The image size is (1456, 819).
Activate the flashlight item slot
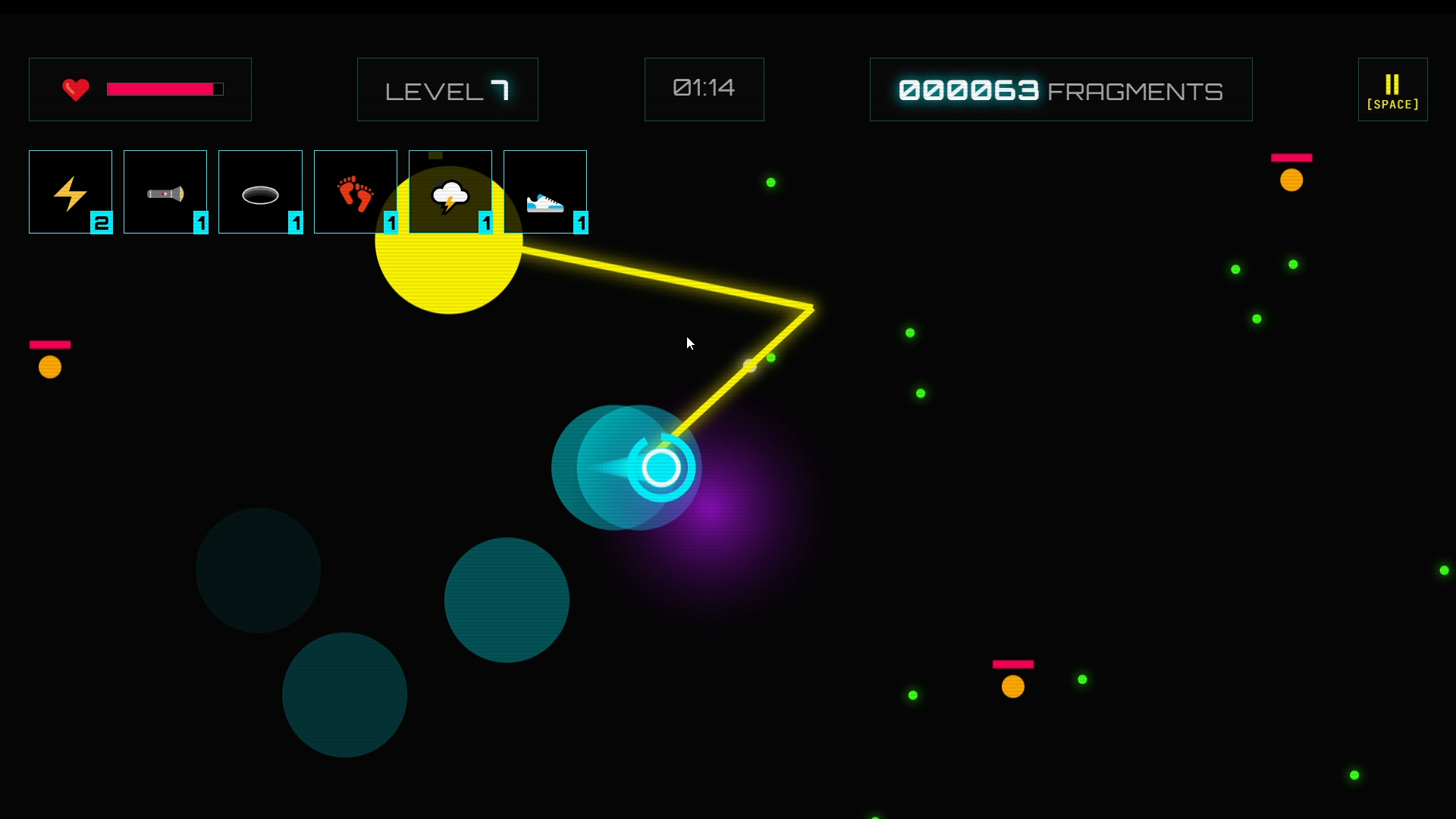(x=165, y=192)
